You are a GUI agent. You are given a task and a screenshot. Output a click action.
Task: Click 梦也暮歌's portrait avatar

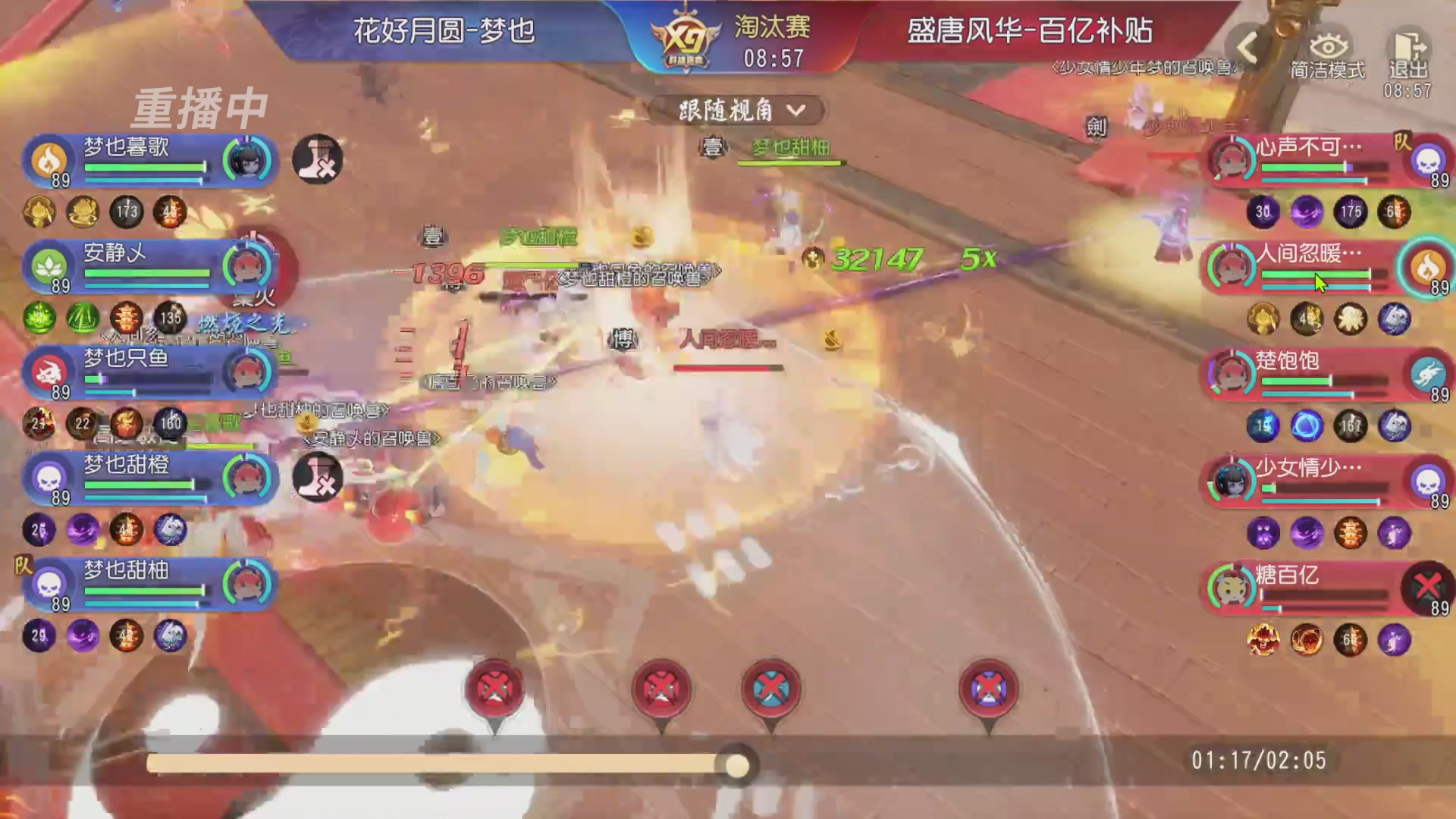(x=249, y=160)
